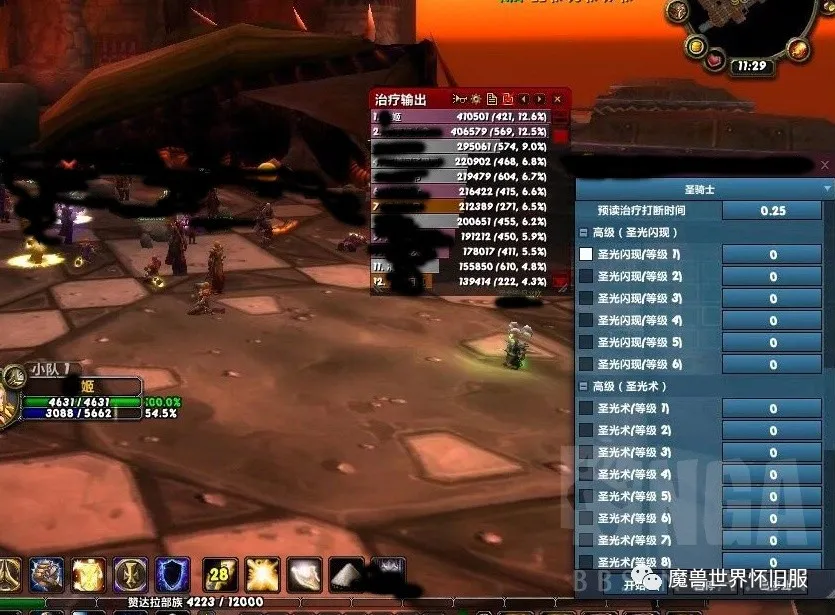Viewport: 835px width, 615px height.
Task: Close the healing meter window
Action: [x=557, y=99]
